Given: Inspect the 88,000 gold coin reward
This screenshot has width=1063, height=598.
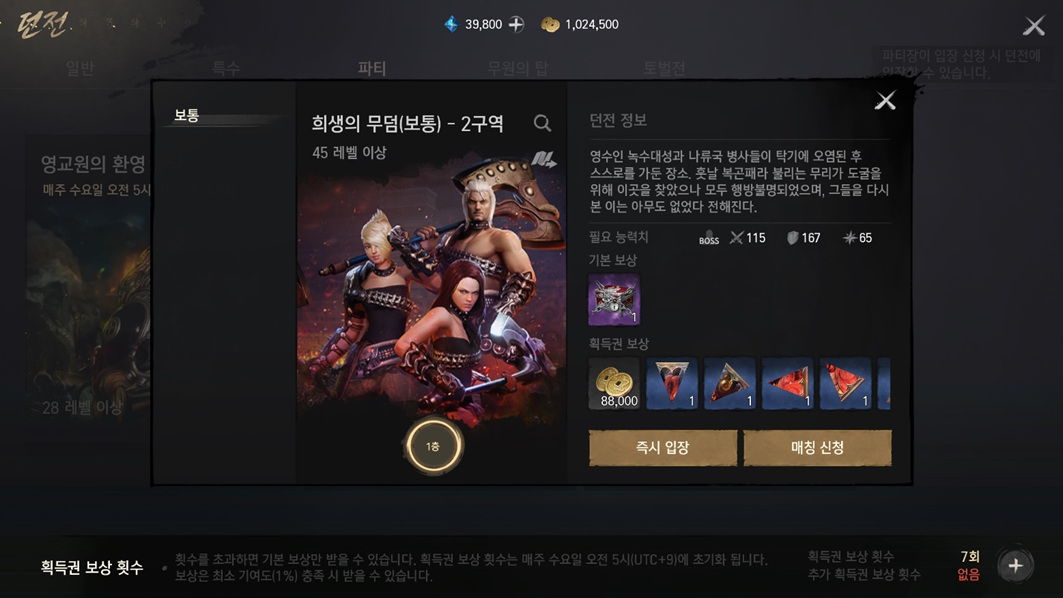Looking at the screenshot, I should tap(614, 384).
